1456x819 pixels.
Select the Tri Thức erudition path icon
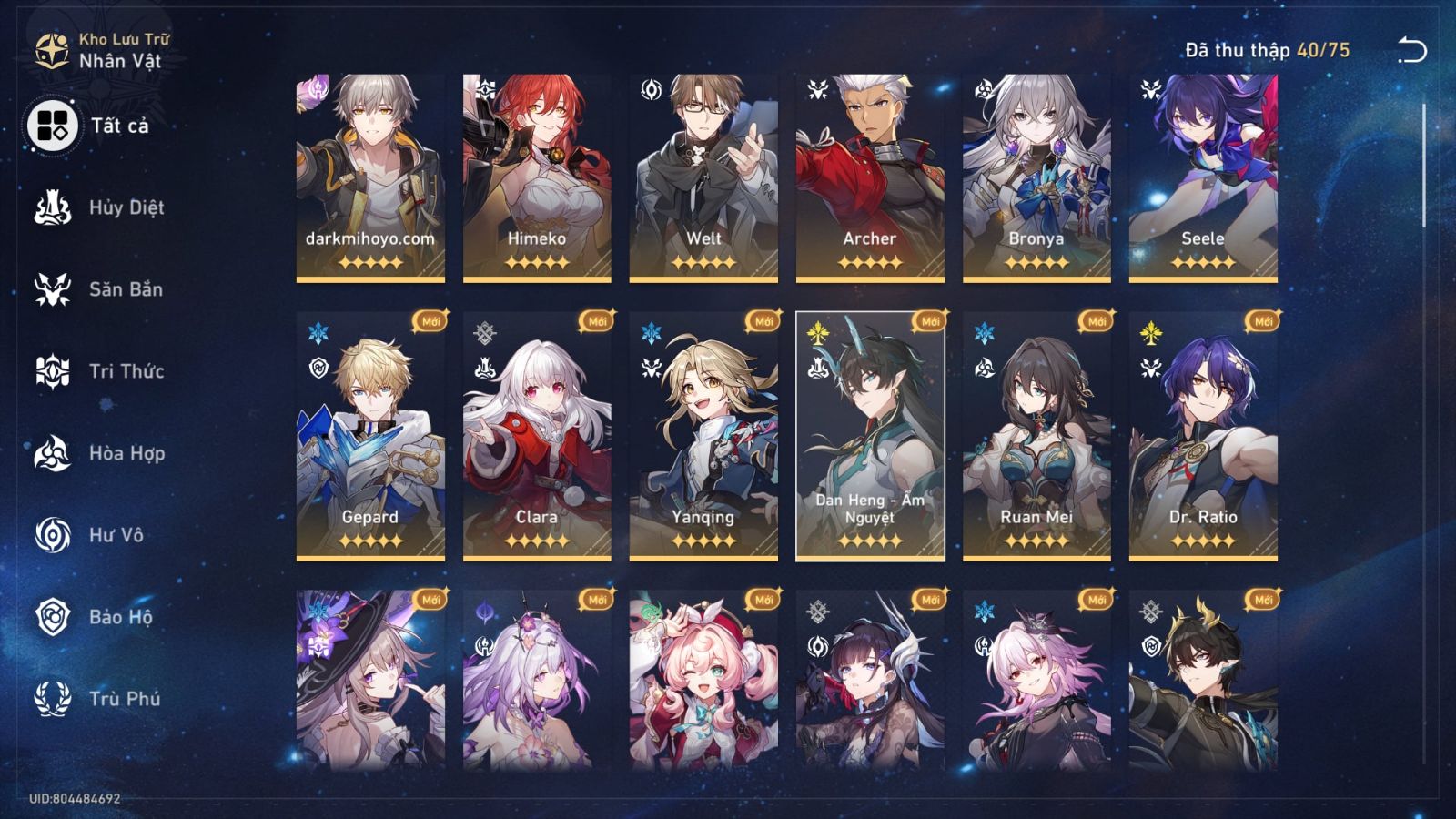[x=55, y=371]
